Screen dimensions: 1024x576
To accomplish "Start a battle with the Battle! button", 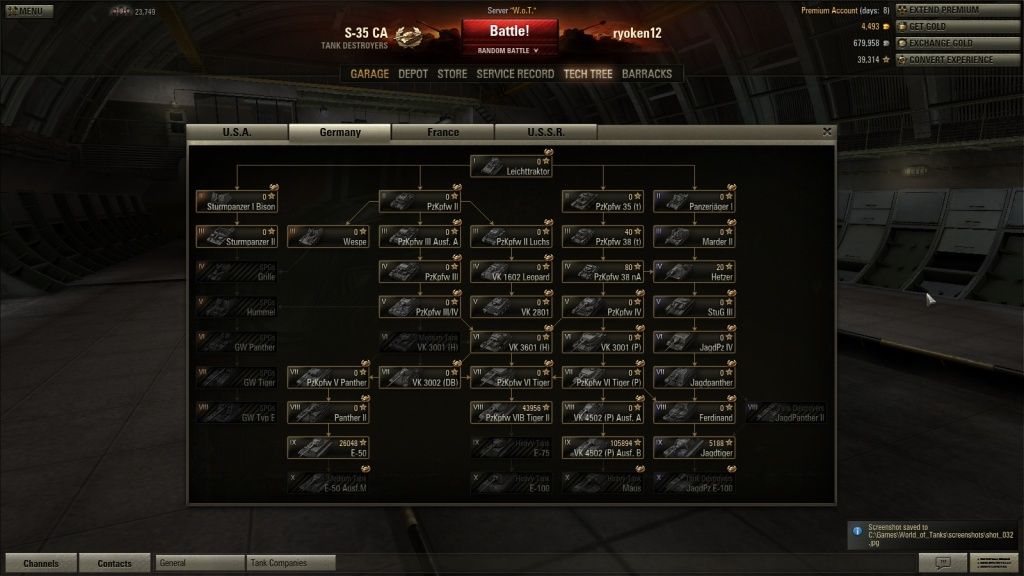I will [x=510, y=31].
